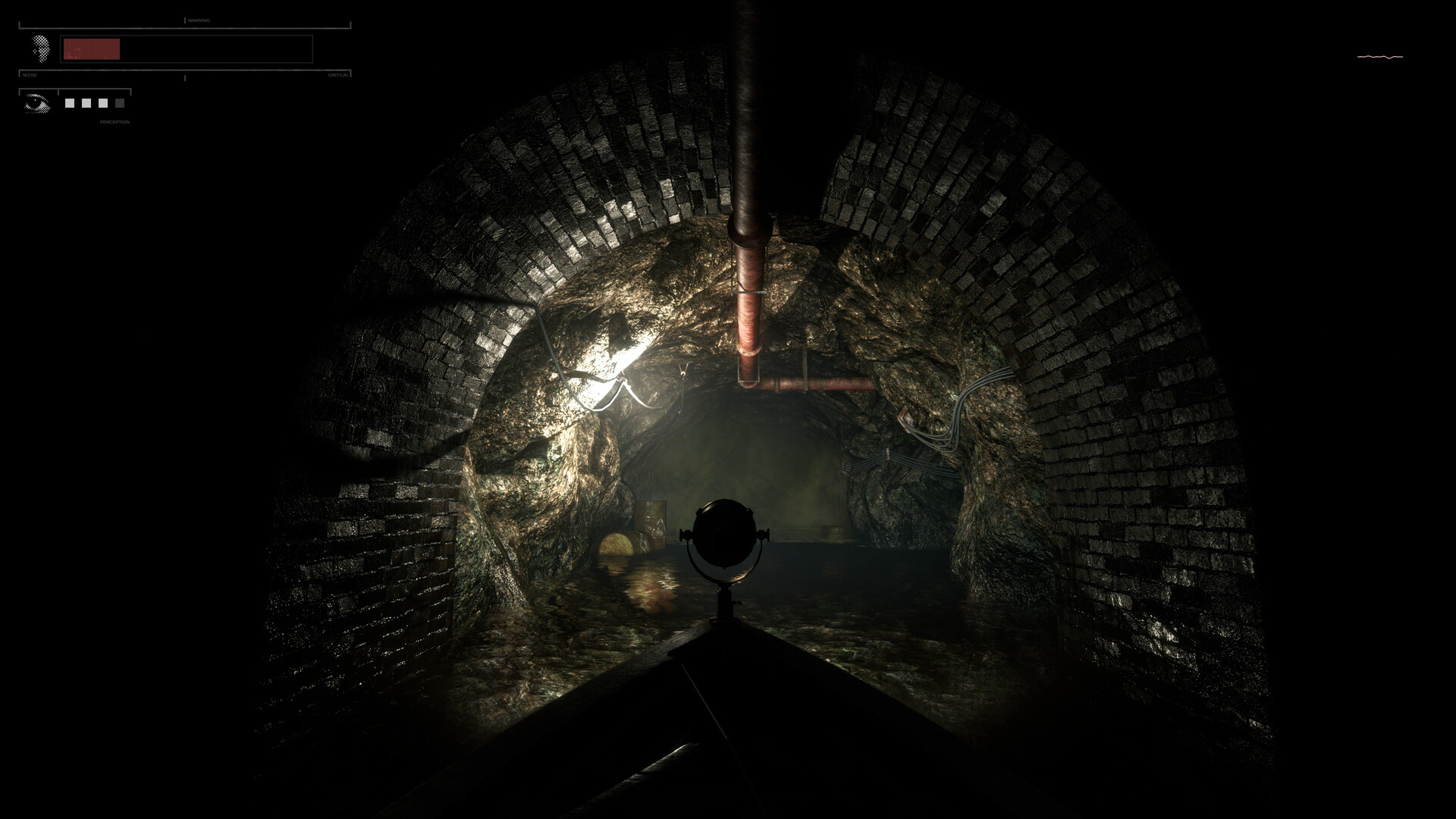This screenshot has height=819, width=1456.
Task: Click the WARNING text marker
Action: 199,20
